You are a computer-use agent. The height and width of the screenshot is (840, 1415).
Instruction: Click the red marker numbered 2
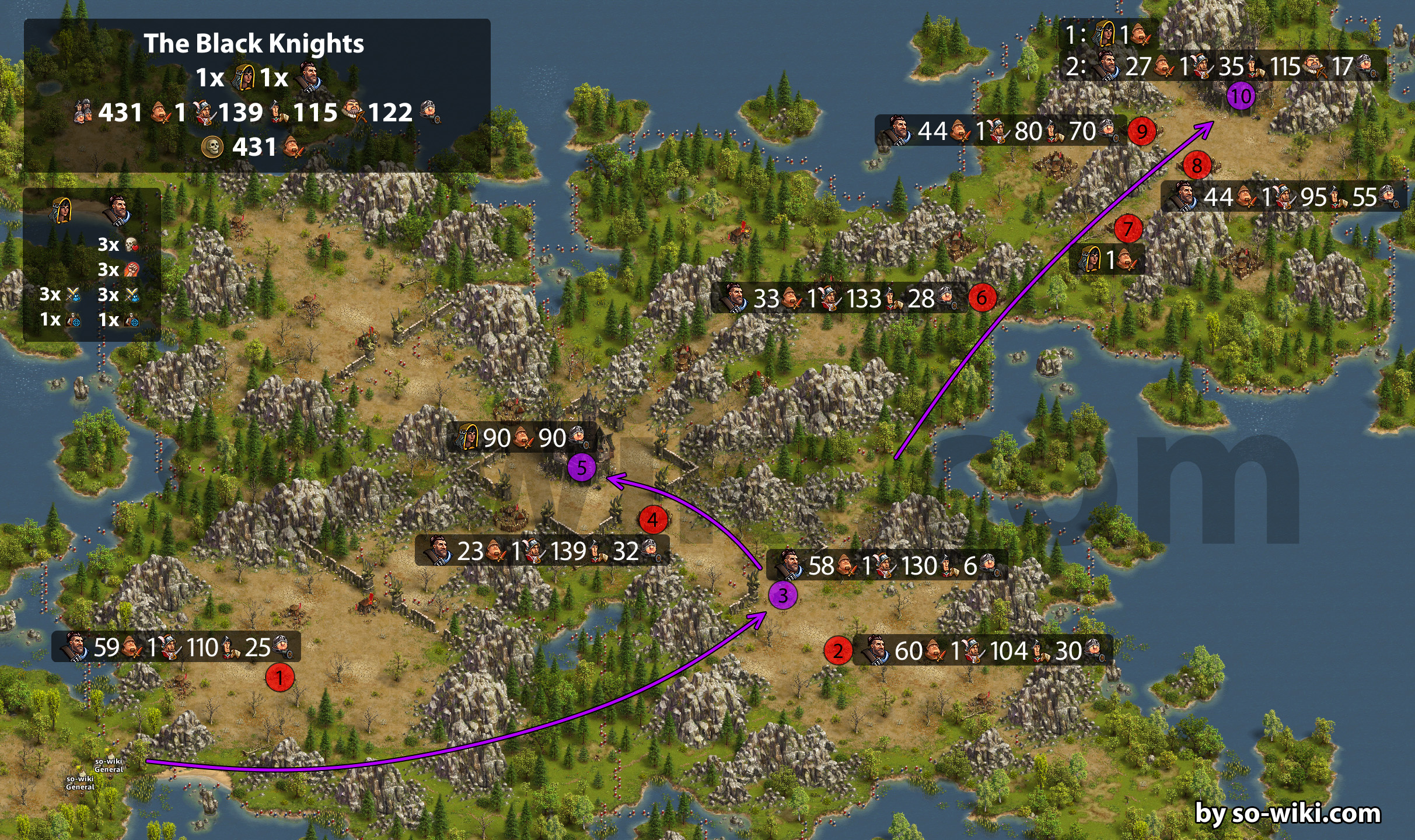click(x=838, y=650)
